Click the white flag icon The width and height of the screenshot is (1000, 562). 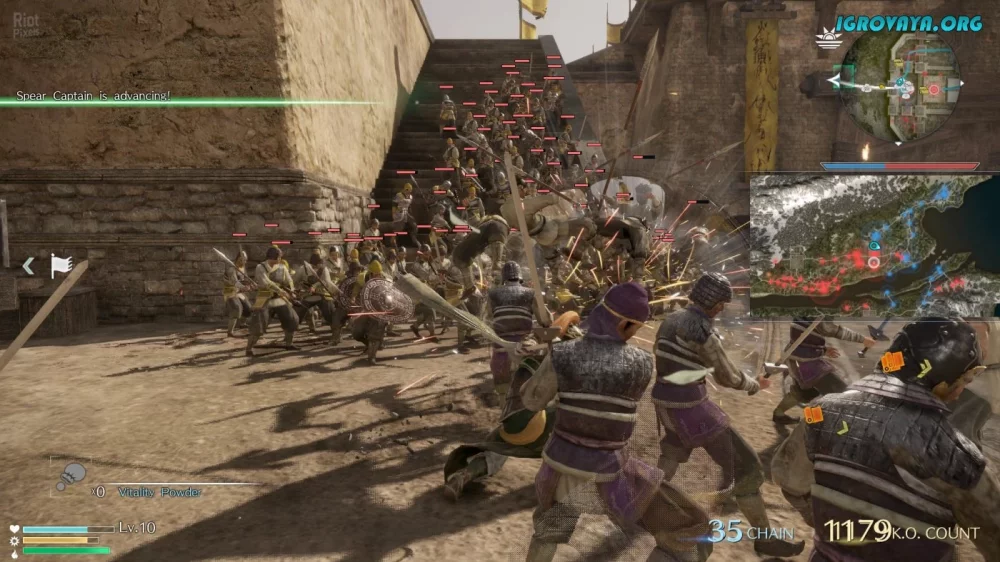(61, 265)
